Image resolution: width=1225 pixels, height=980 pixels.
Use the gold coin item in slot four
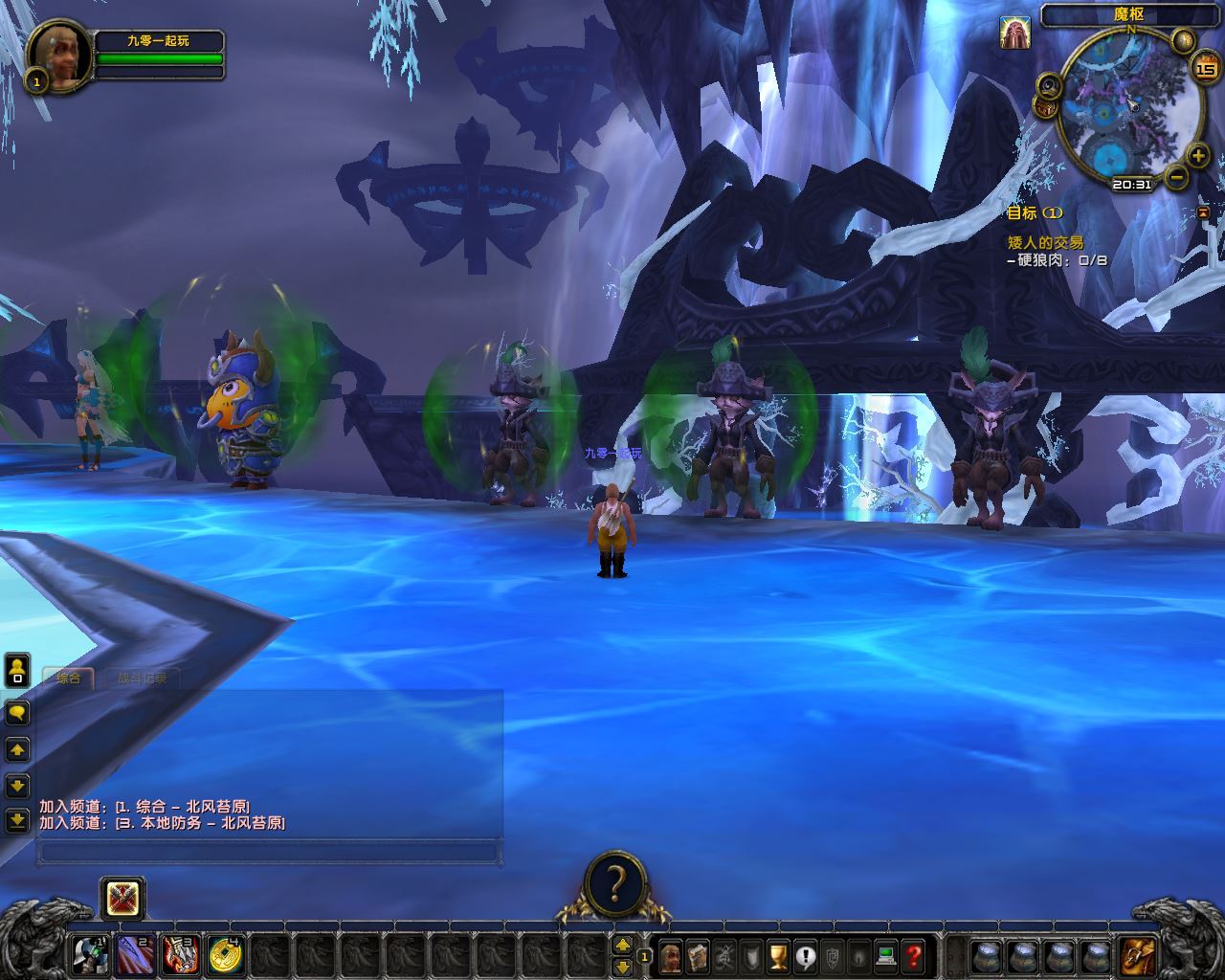pyautogui.click(x=226, y=953)
